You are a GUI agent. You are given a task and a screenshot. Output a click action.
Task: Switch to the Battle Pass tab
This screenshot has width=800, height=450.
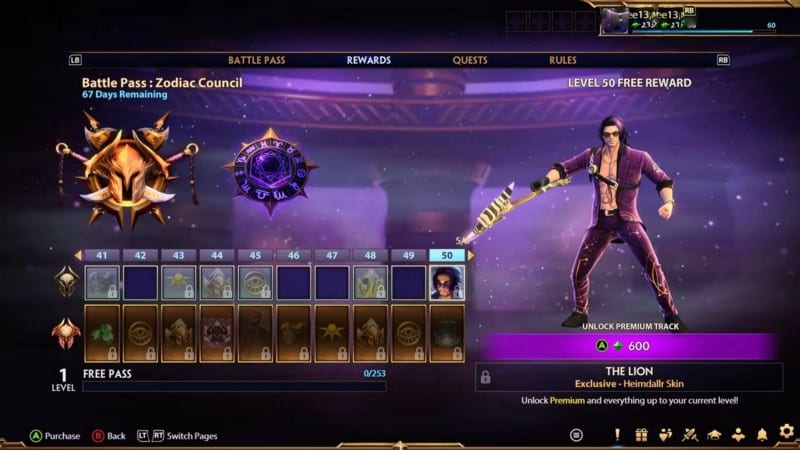tap(256, 60)
